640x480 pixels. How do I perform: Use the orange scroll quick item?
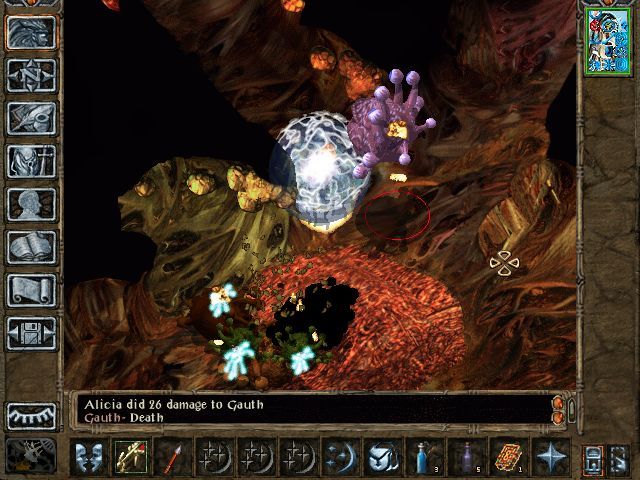point(507,457)
